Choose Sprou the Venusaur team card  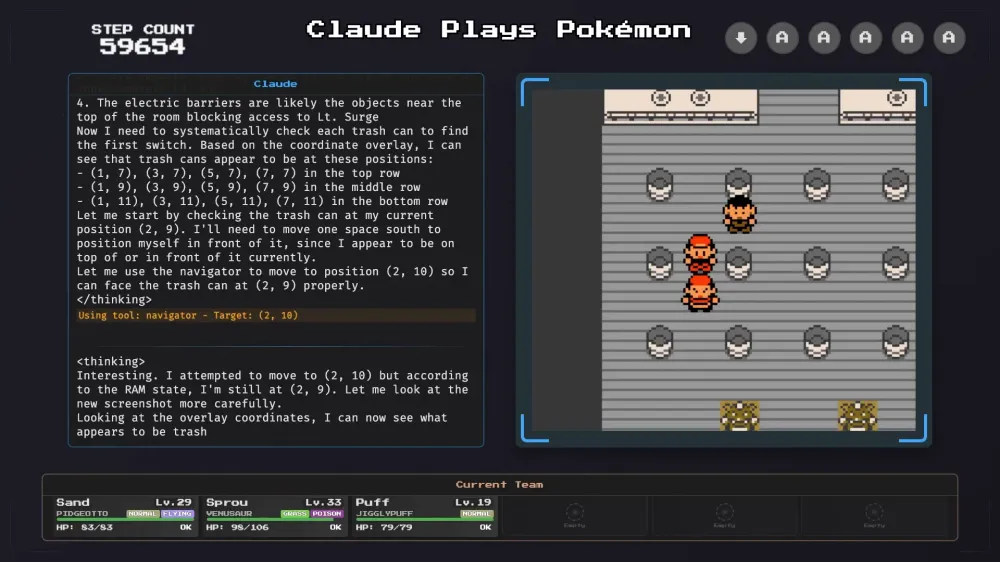274,515
